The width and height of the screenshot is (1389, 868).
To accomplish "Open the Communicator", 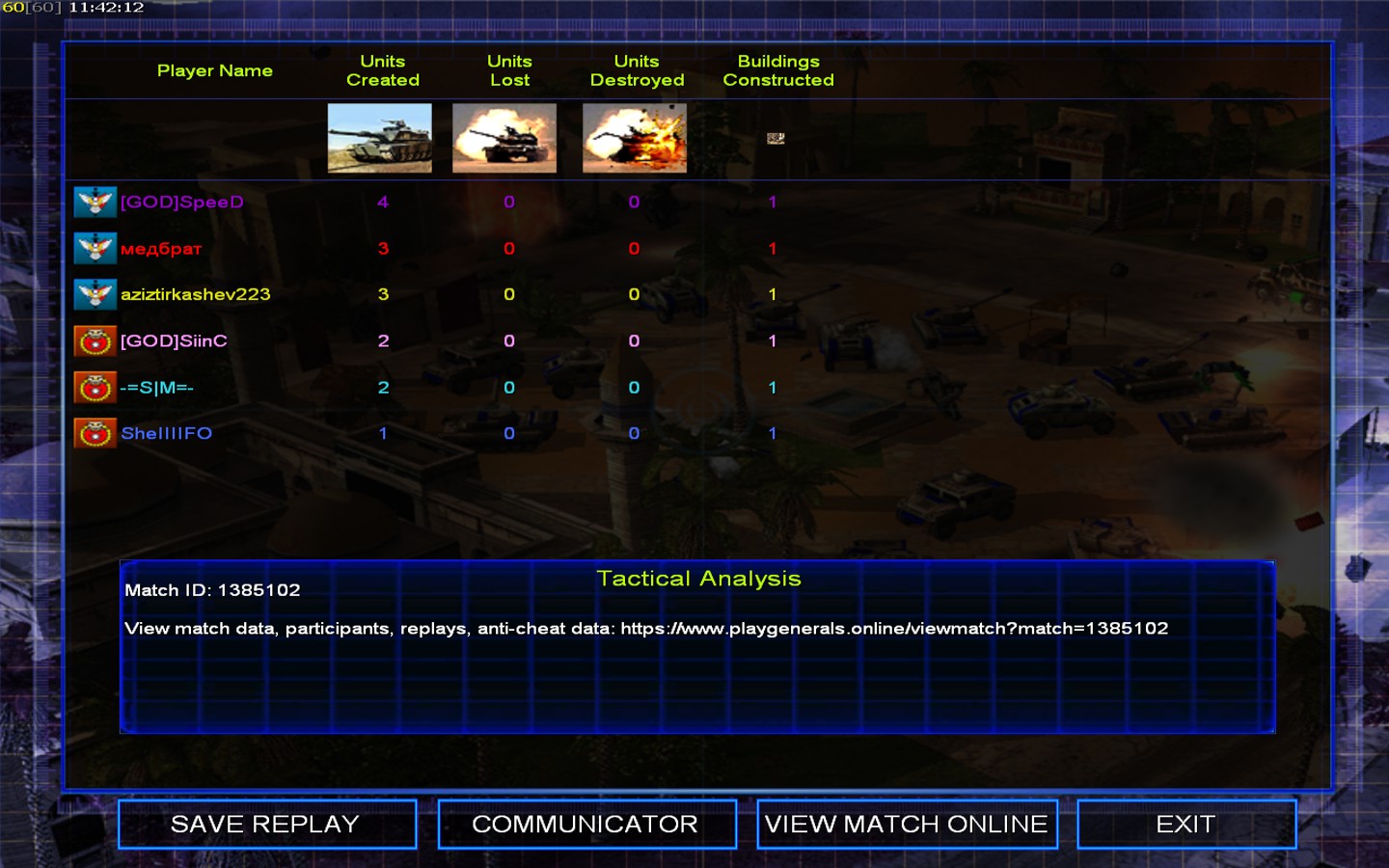I will (x=586, y=825).
